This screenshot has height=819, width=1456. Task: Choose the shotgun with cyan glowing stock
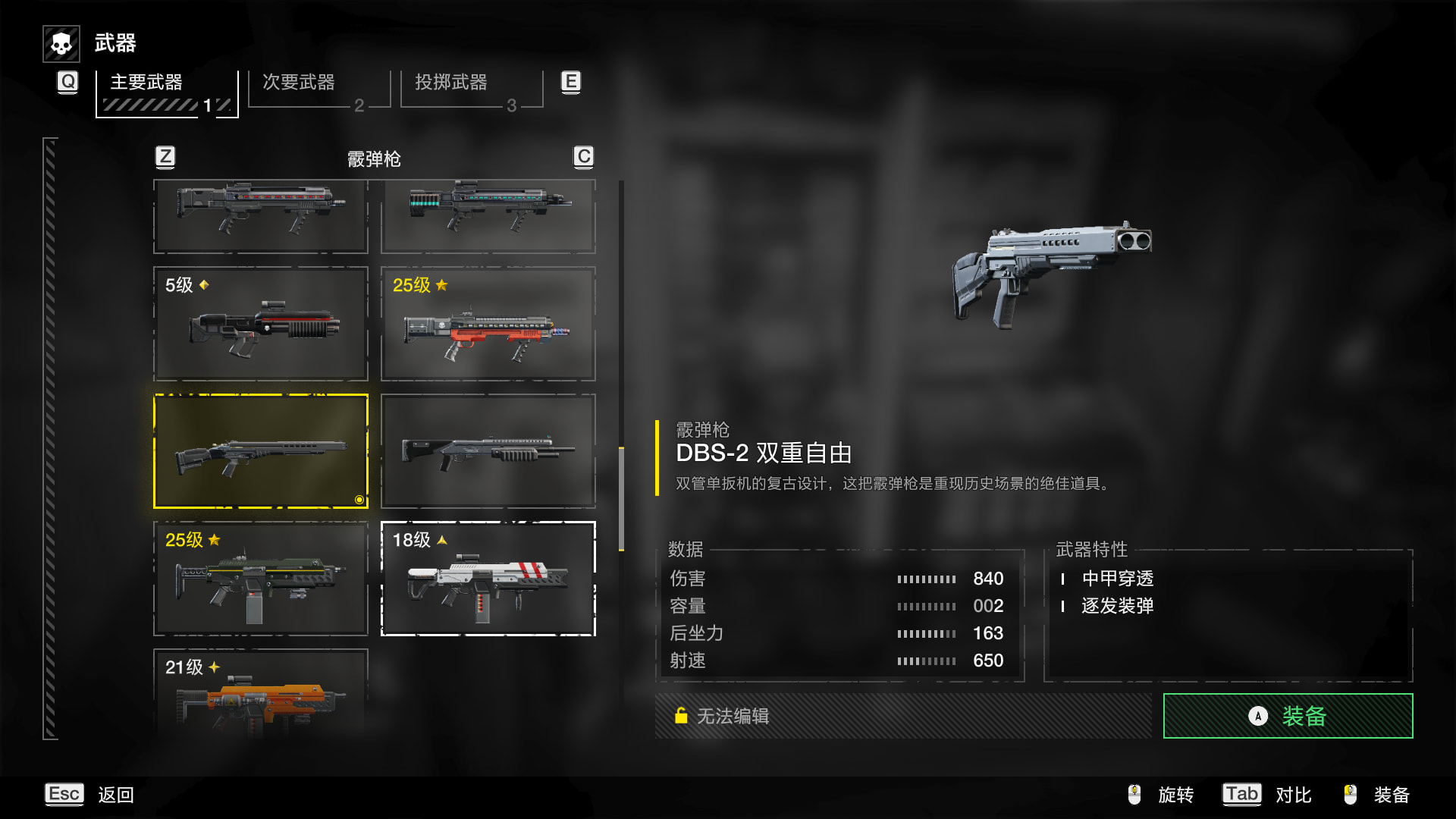click(x=488, y=216)
